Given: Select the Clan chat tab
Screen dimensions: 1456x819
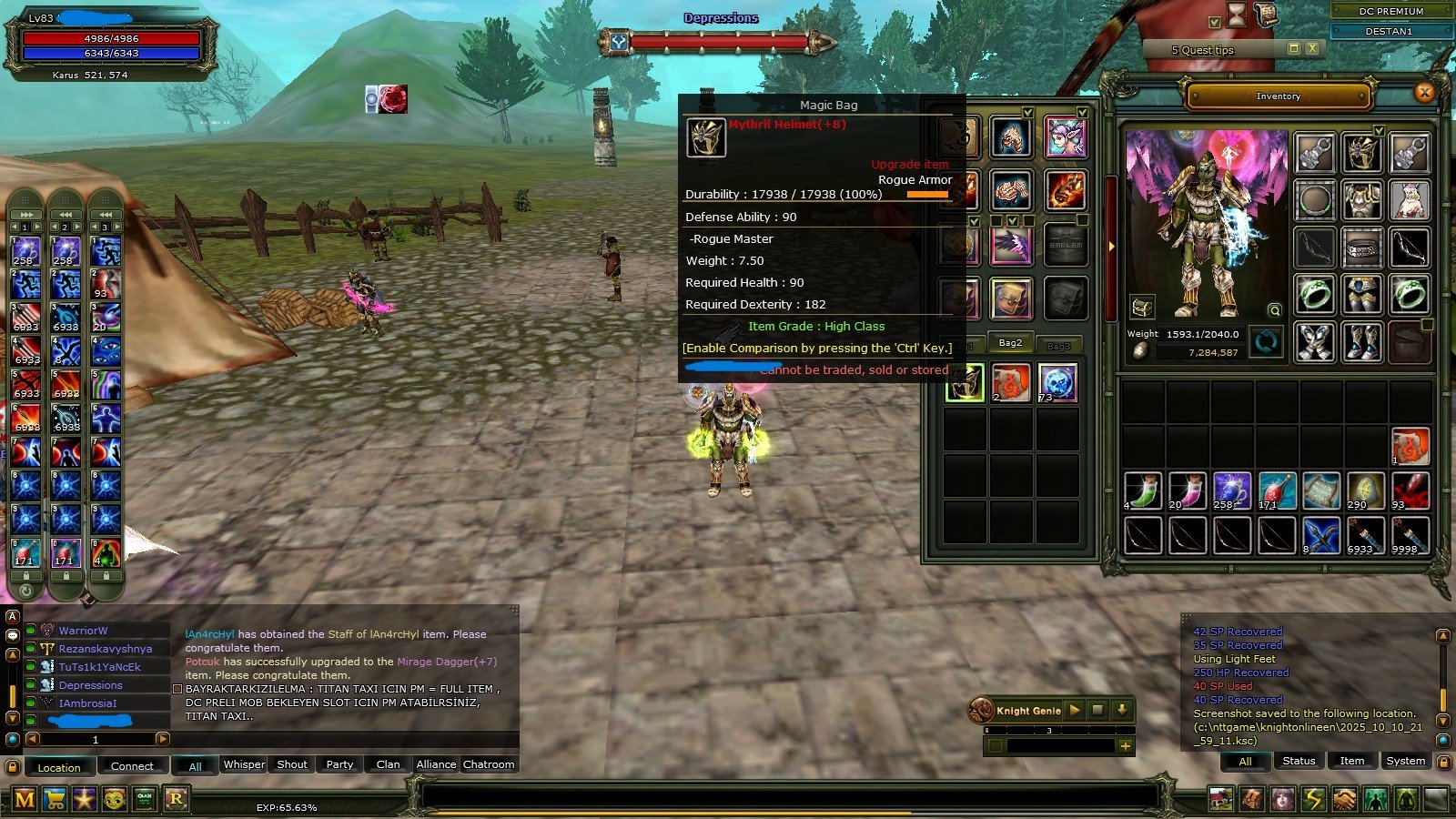Looking at the screenshot, I should point(388,764).
